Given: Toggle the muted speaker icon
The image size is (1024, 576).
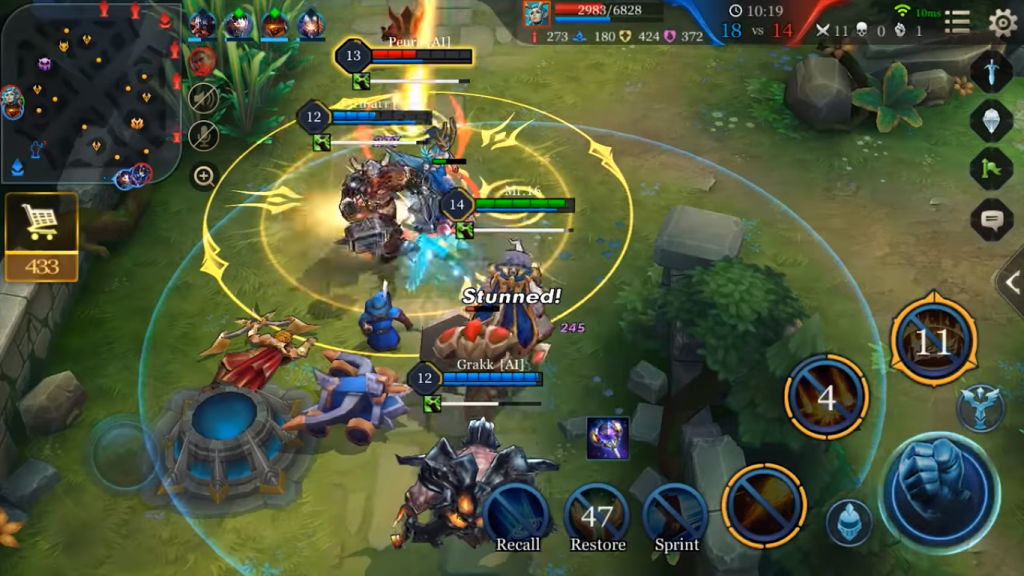Looking at the screenshot, I should tap(204, 97).
